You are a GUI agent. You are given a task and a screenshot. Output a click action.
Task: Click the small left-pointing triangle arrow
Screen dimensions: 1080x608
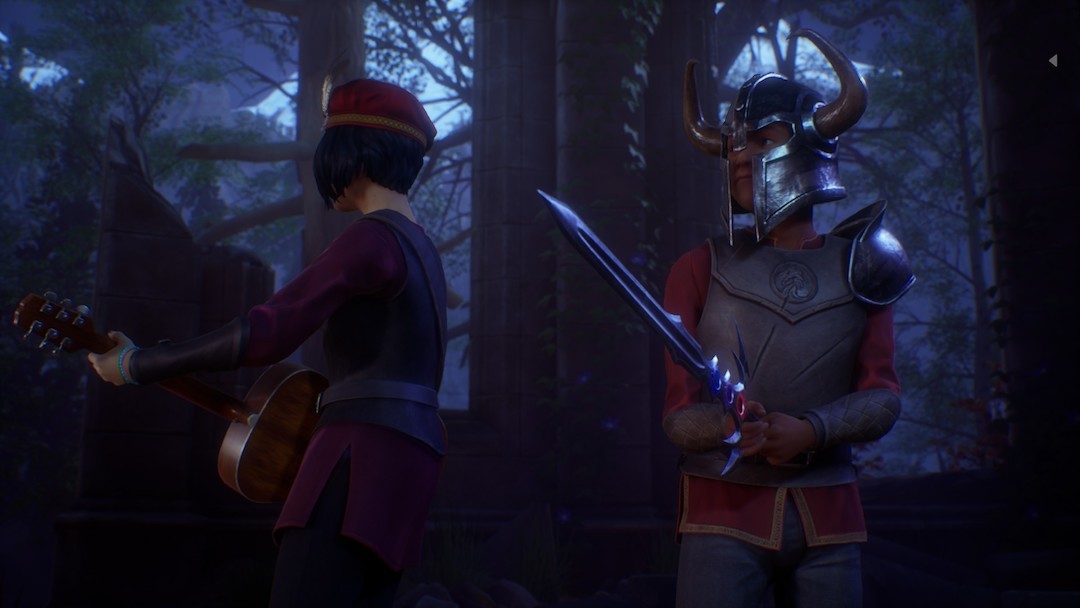1053,61
